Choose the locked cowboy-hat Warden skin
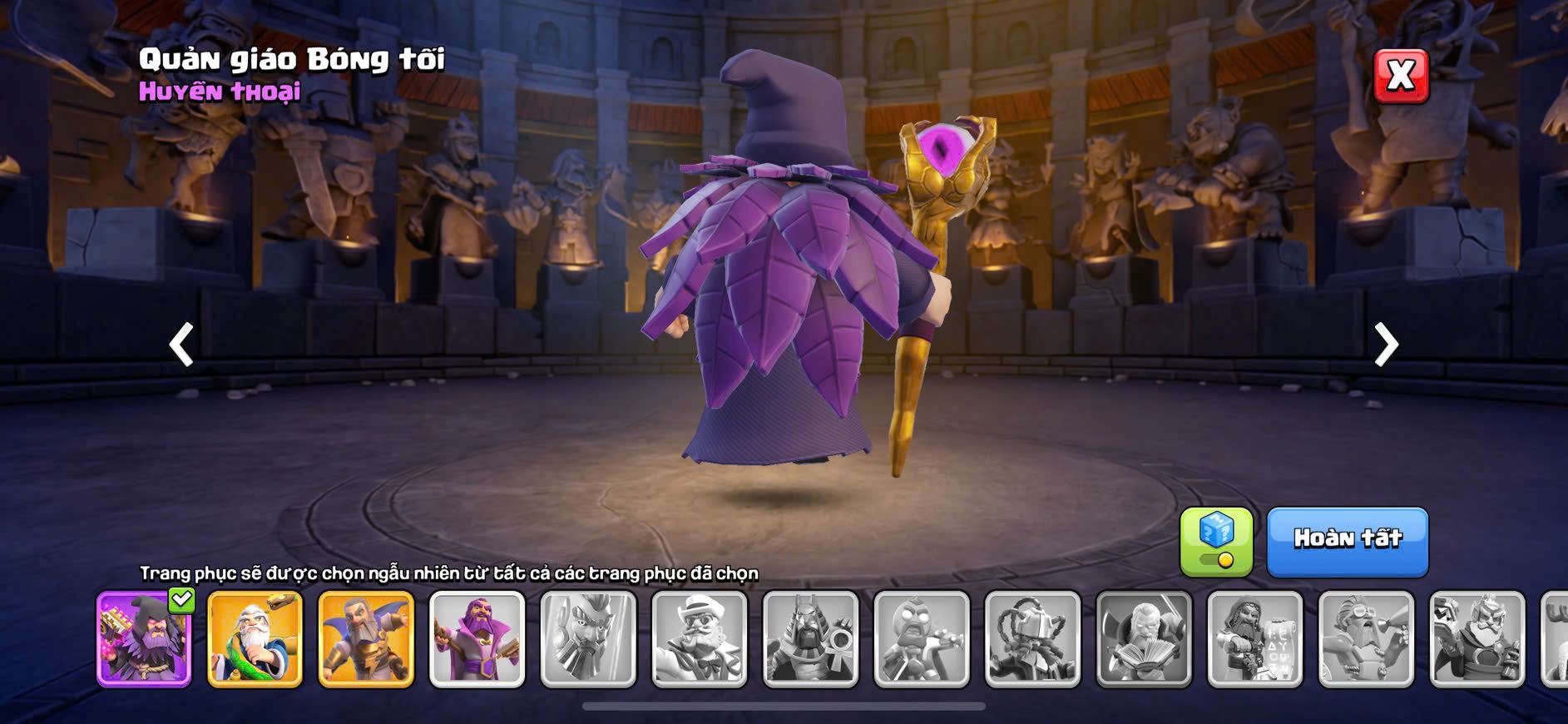Screen dimensions: 1568x724 click(700, 639)
